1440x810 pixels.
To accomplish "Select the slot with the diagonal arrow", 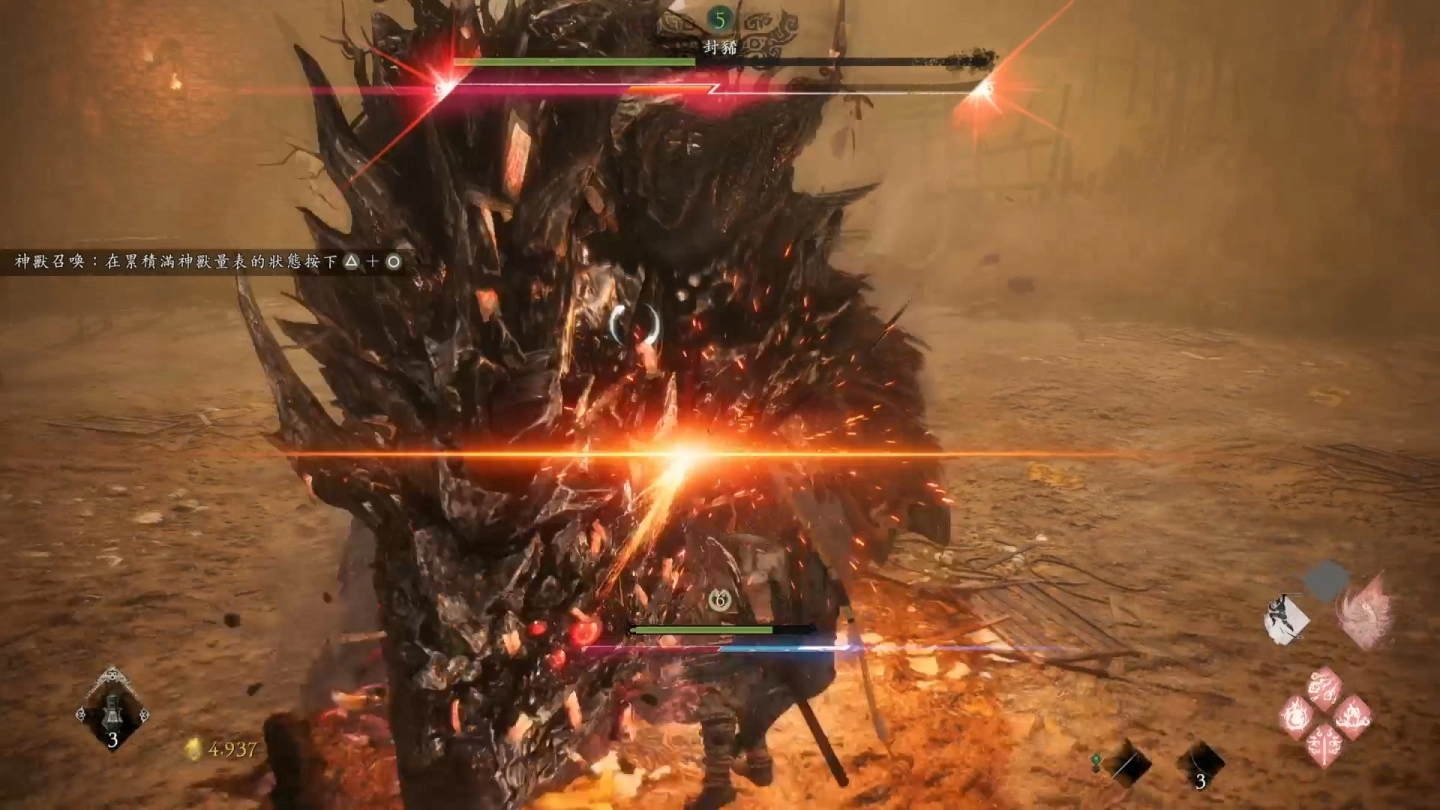I will click(x=1127, y=763).
